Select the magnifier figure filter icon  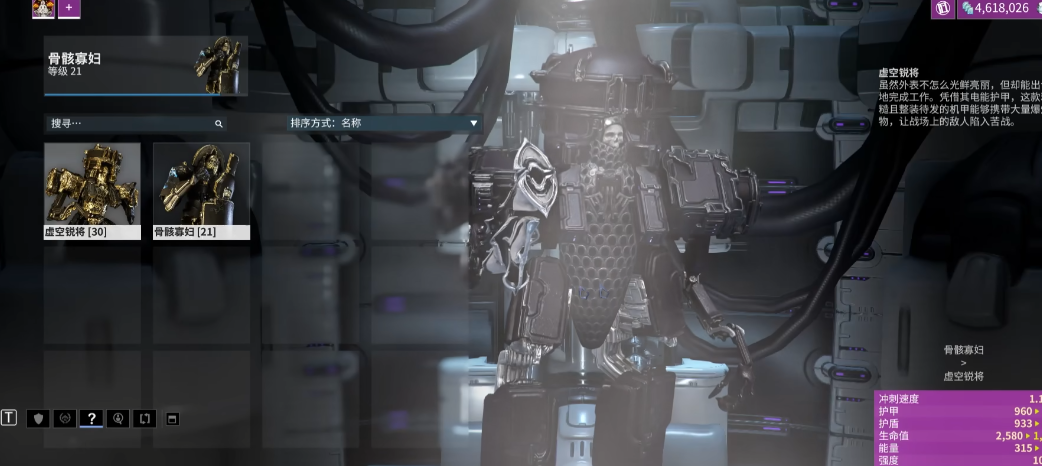point(118,418)
